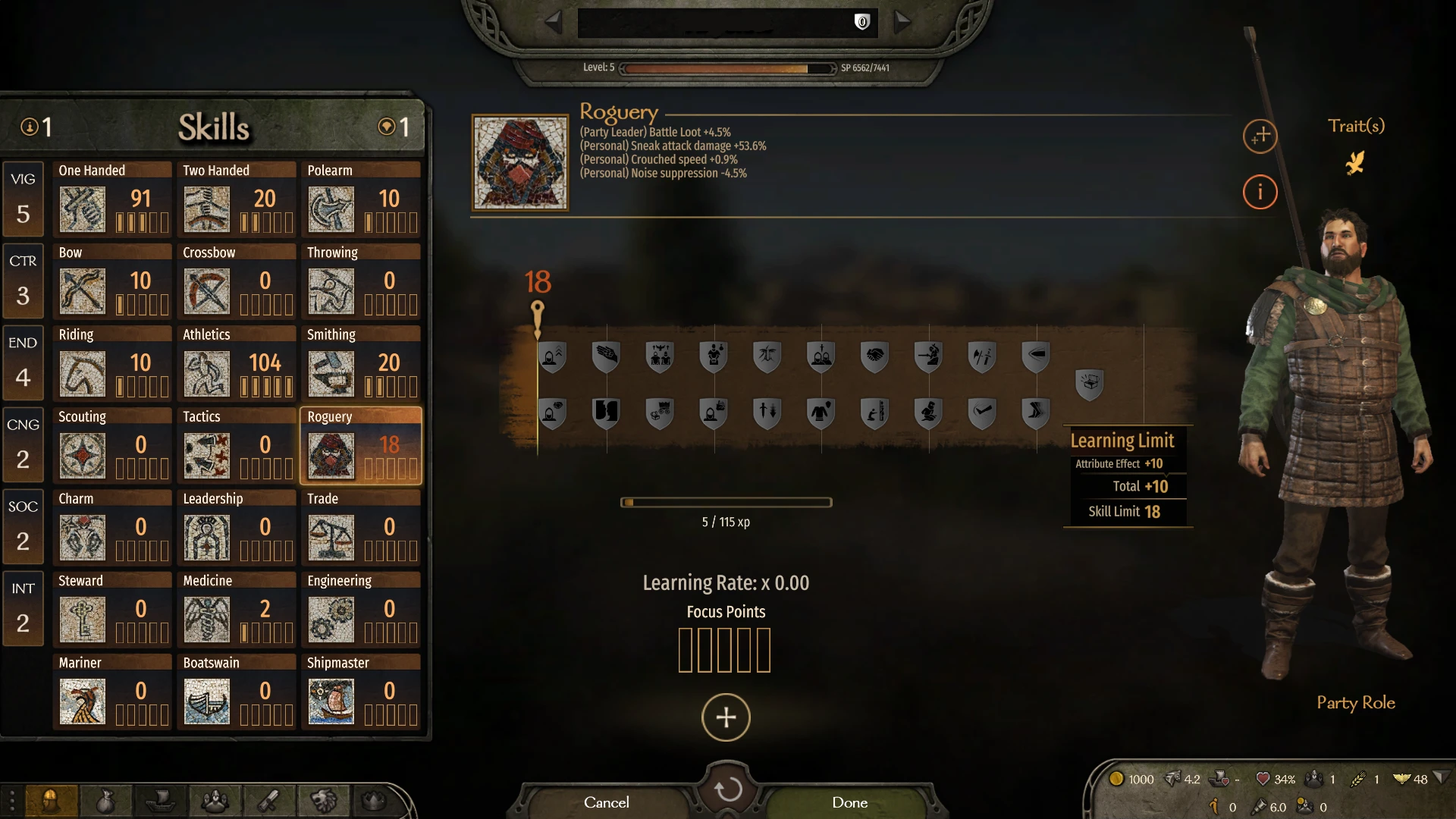Image resolution: width=1456 pixels, height=819 pixels.
Task: Click the eagle trait icon under Trait(s)
Action: coord(1356,162)
